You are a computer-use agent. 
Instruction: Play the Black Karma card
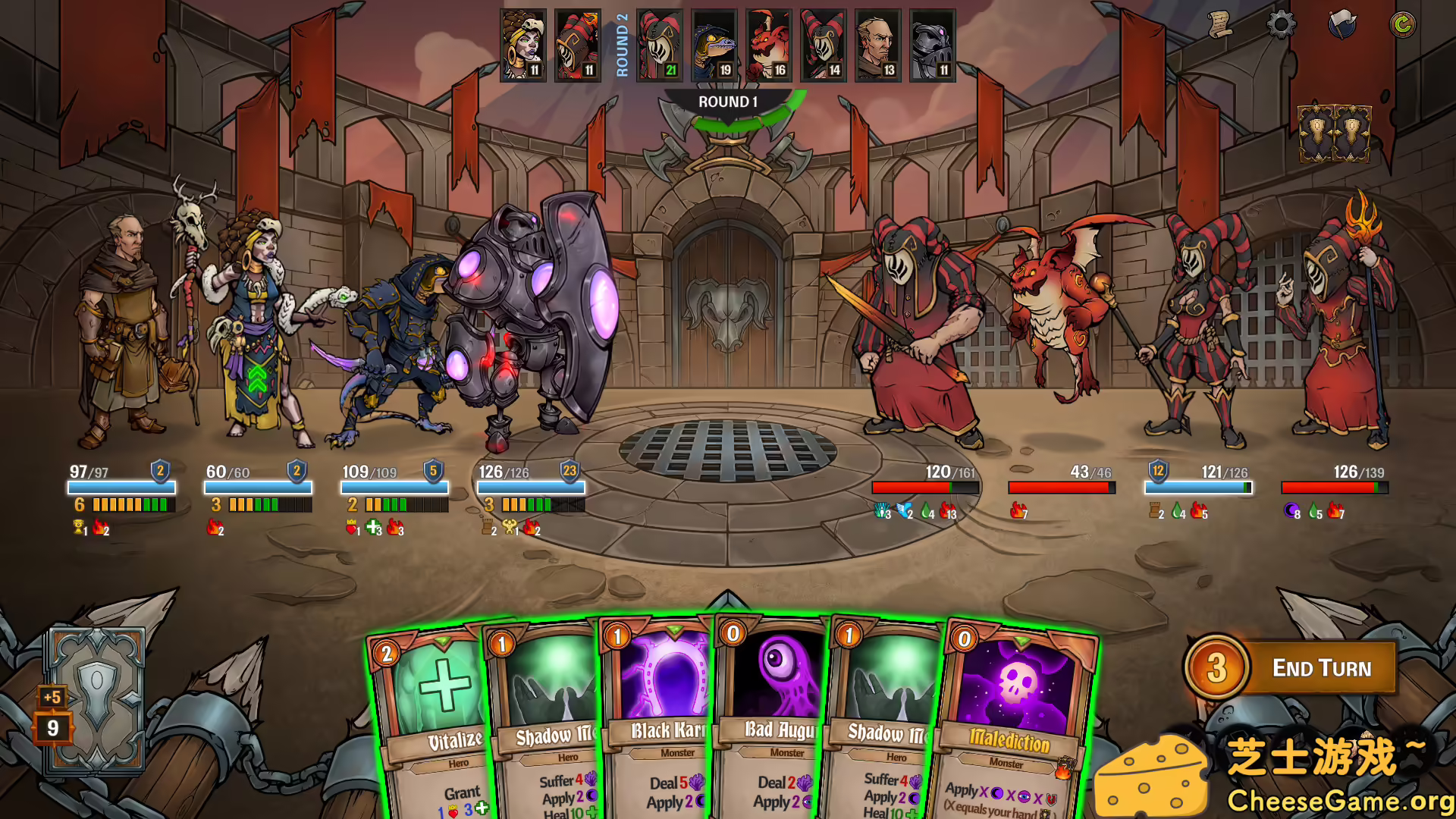658,720
